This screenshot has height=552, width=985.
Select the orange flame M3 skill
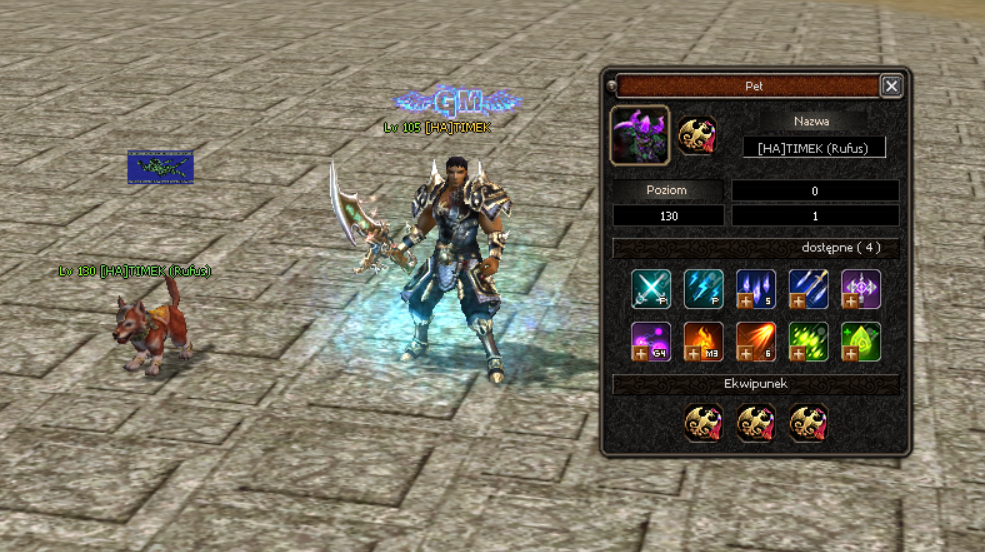[703, 342]
